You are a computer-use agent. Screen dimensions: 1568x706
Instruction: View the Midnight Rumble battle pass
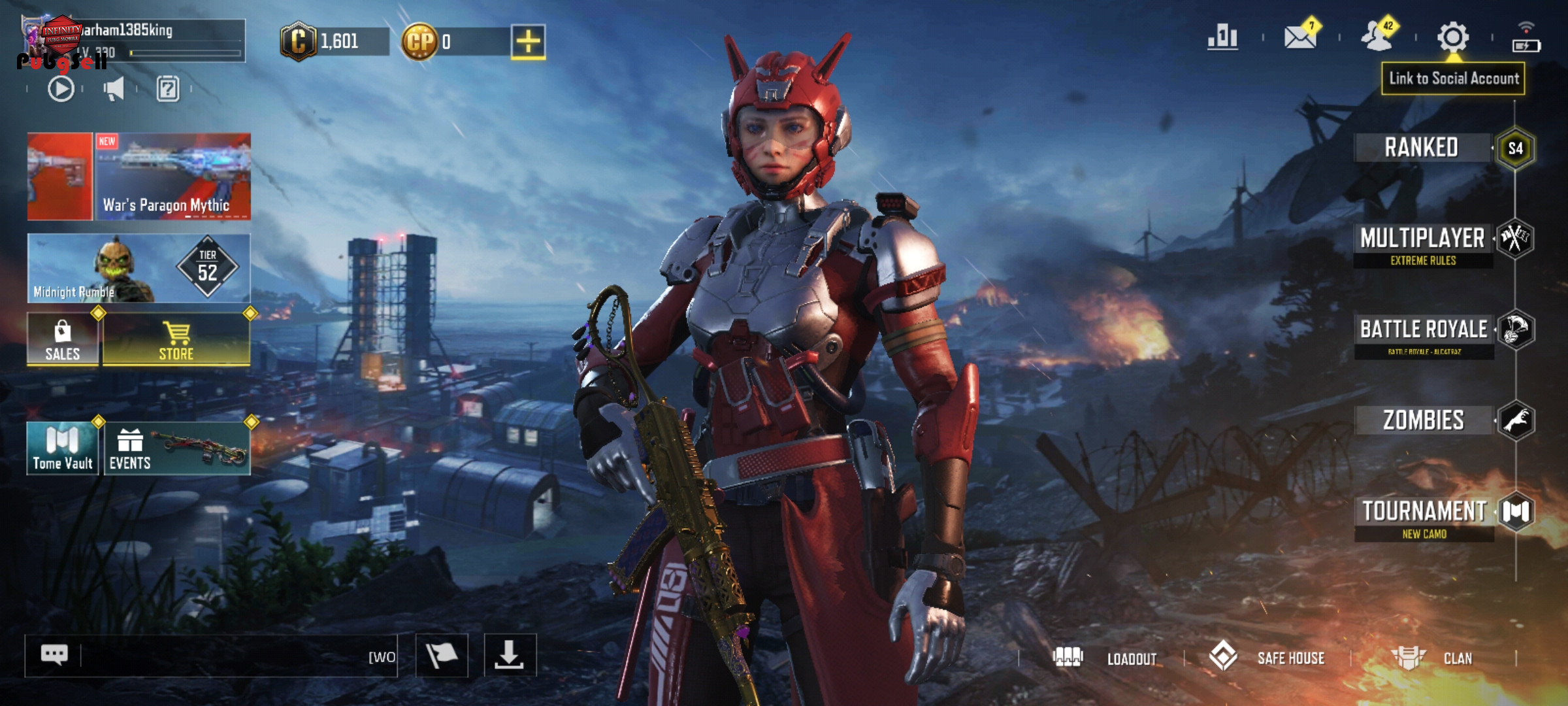[139, 268]
